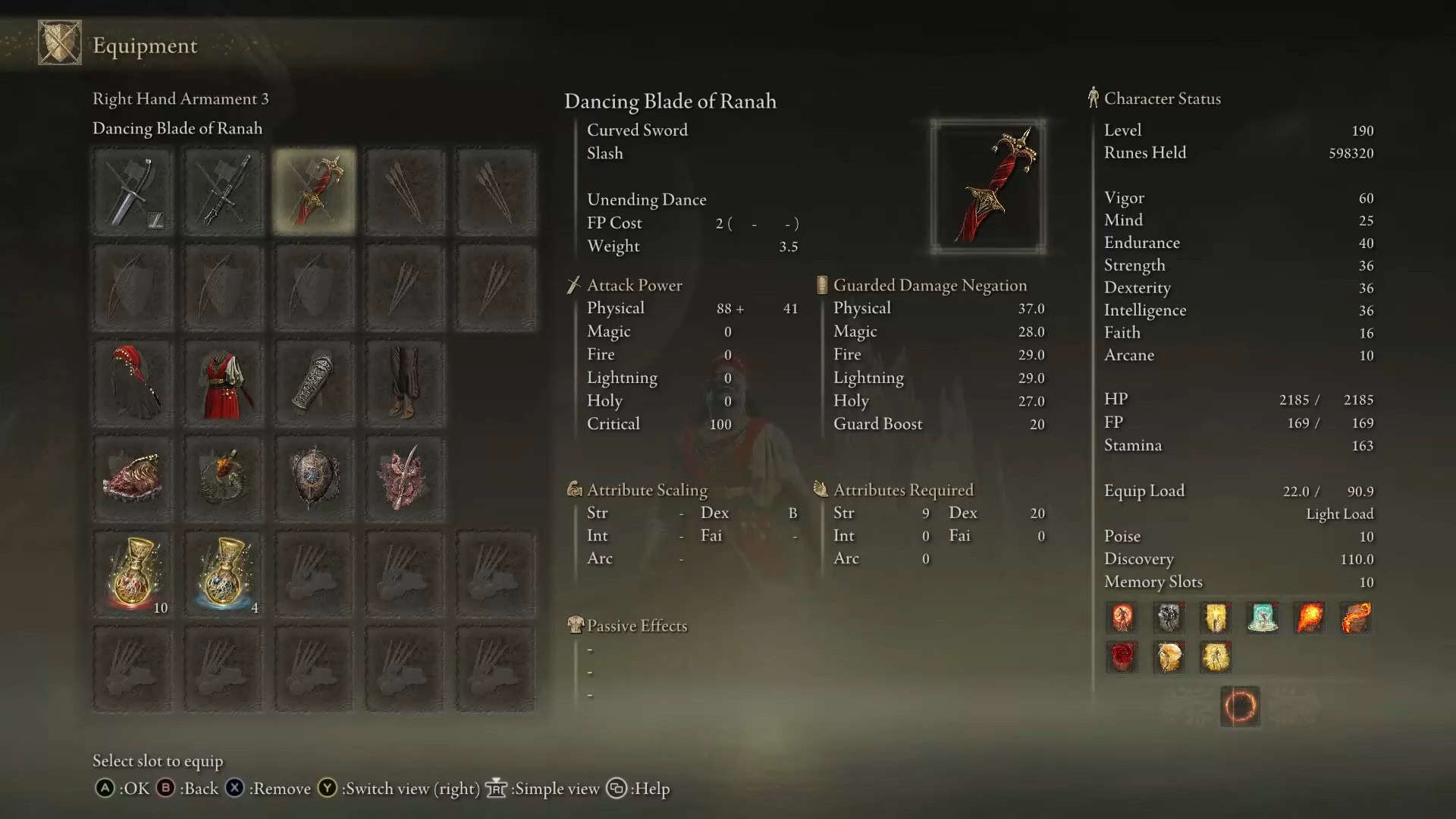
Task: Choose the highlighted Dancing Blade of Ranah slot
Action: (314, 191)
